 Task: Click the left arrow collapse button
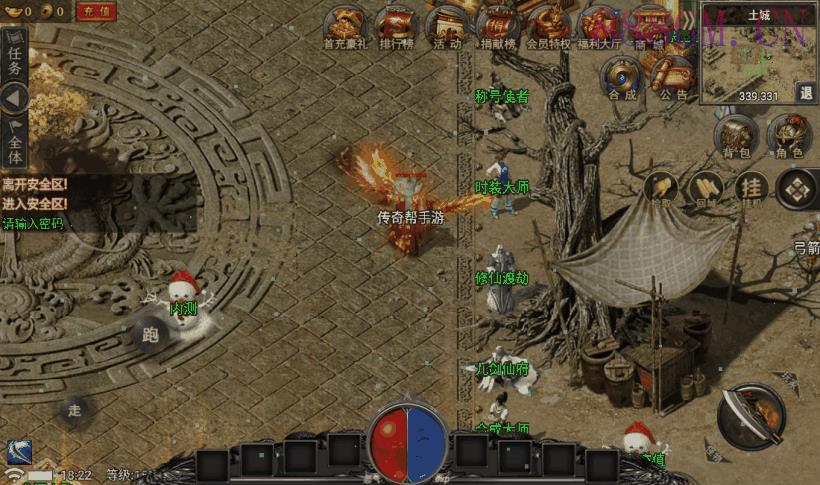coord(14,98)
